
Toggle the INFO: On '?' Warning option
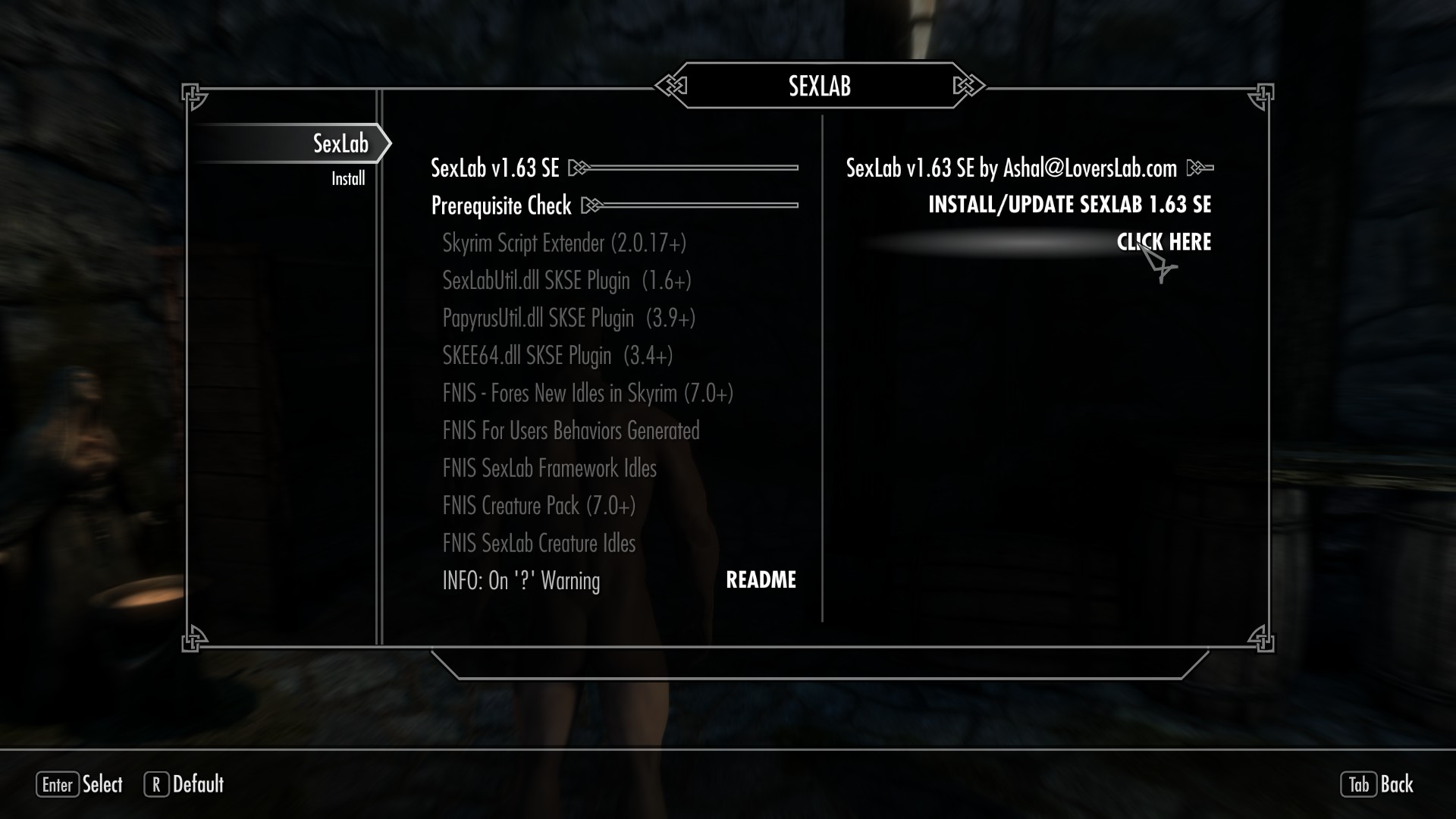pos(522,580)
